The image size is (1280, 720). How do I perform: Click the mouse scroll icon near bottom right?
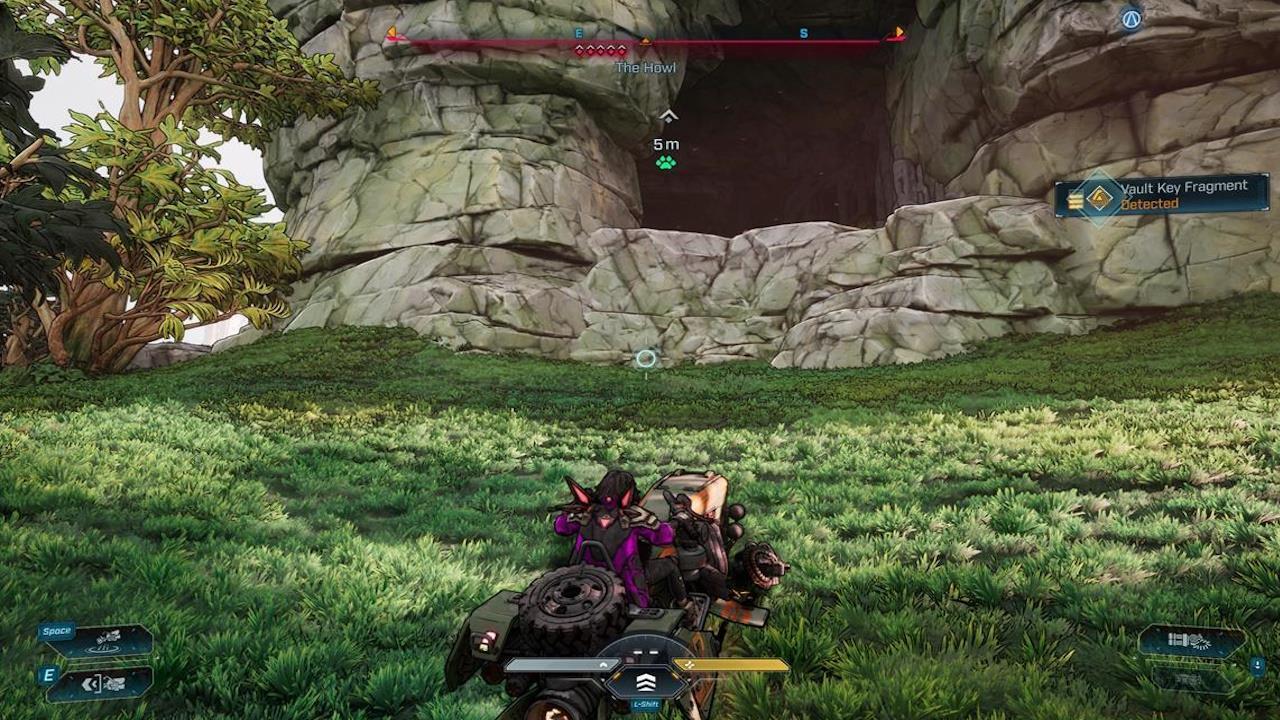1257,665
